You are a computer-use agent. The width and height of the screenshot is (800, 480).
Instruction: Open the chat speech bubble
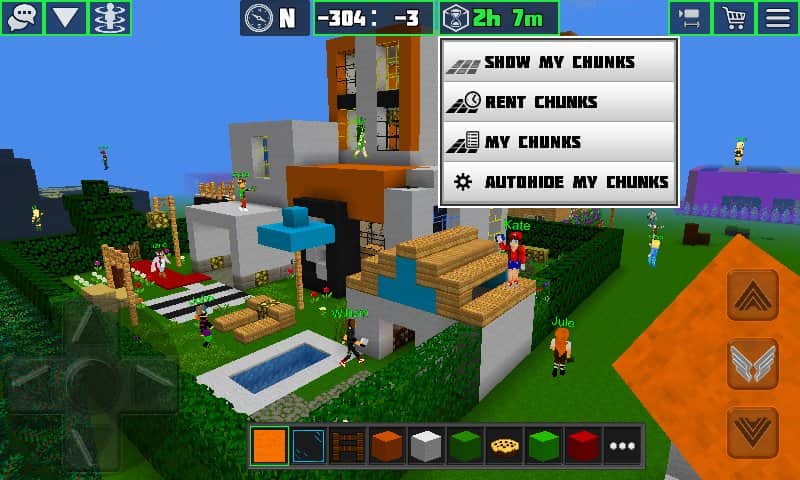(21, 18)
